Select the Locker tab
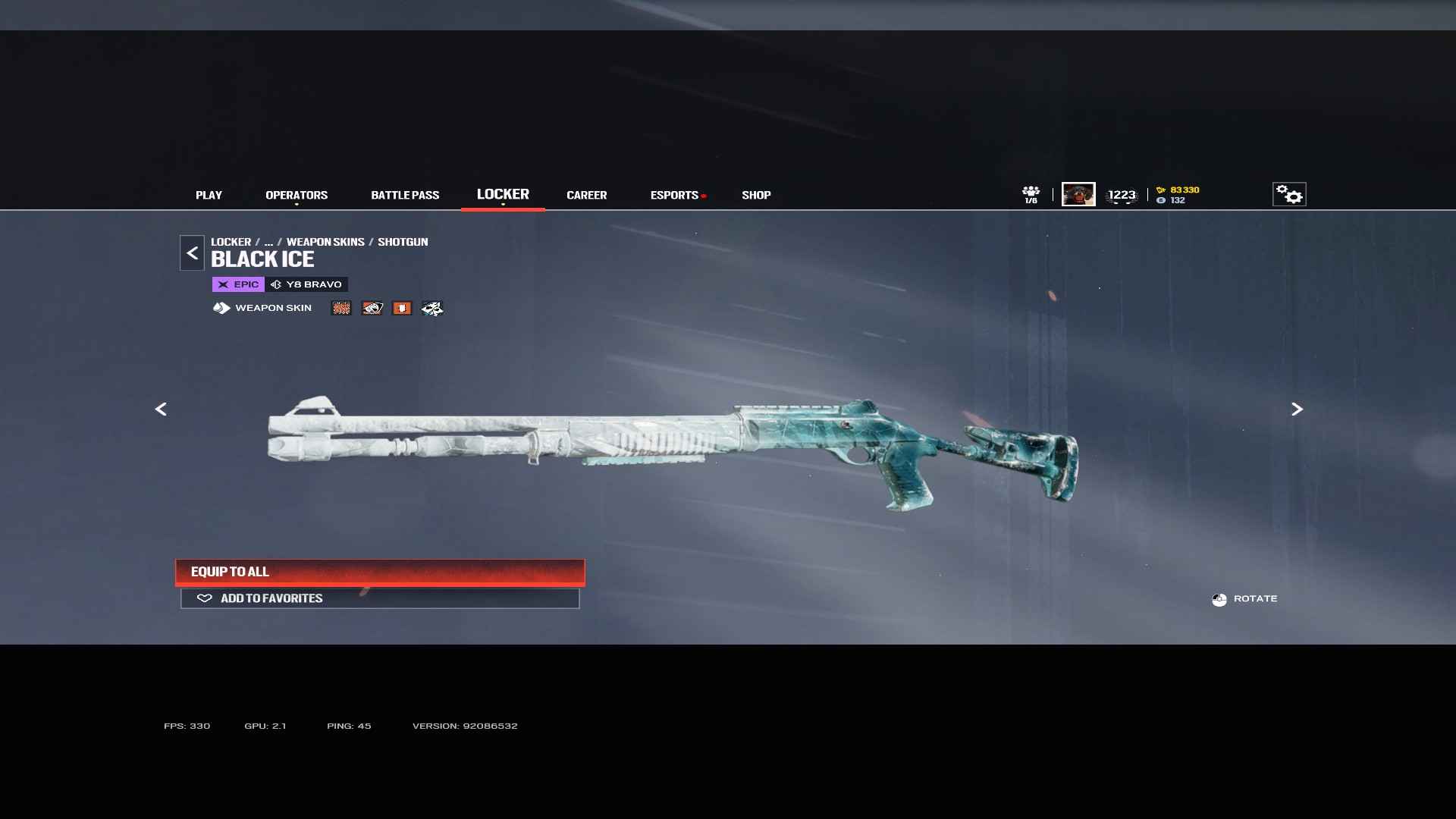 [x=503, y=194]
